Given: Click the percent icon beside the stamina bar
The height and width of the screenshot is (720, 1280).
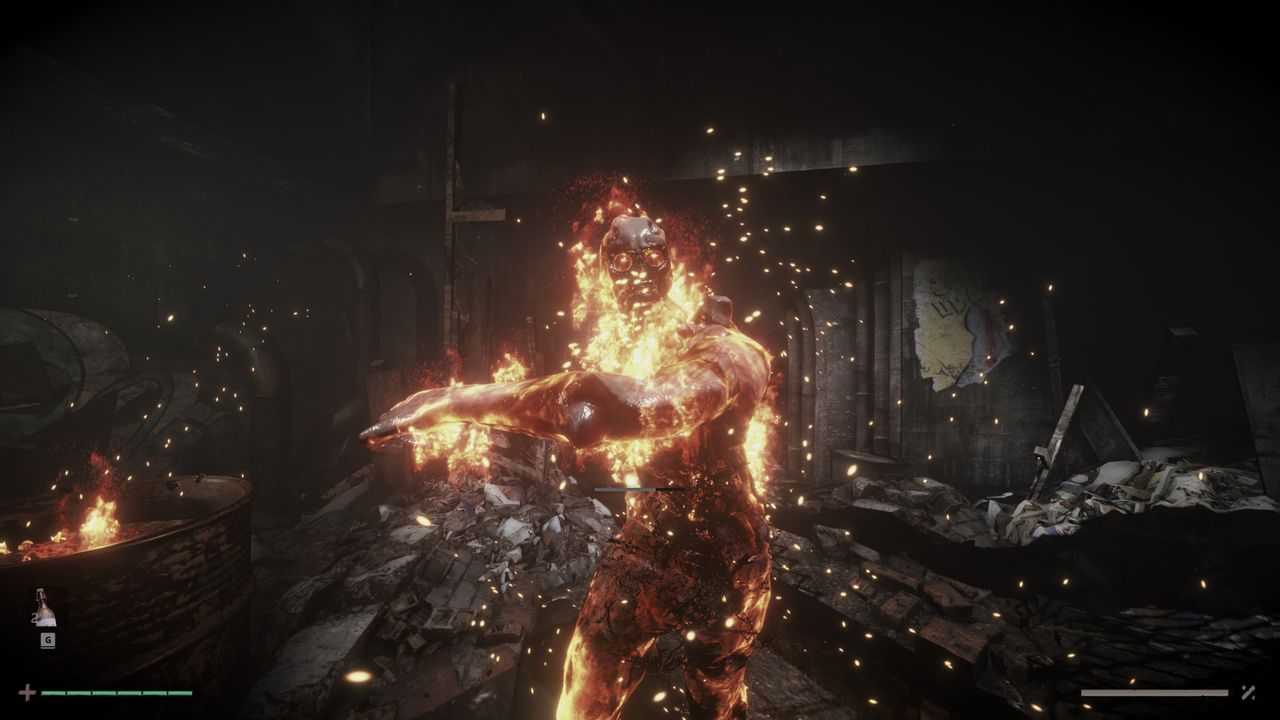Looking at the screenshot, I should 1248,693.
